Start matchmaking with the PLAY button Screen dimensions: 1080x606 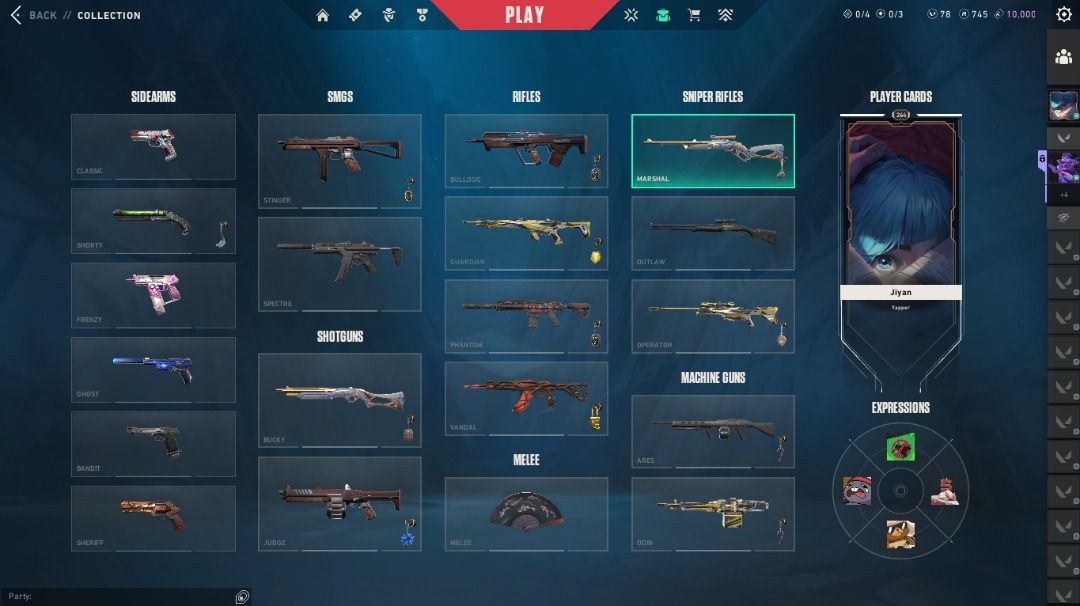click(524, 15)
